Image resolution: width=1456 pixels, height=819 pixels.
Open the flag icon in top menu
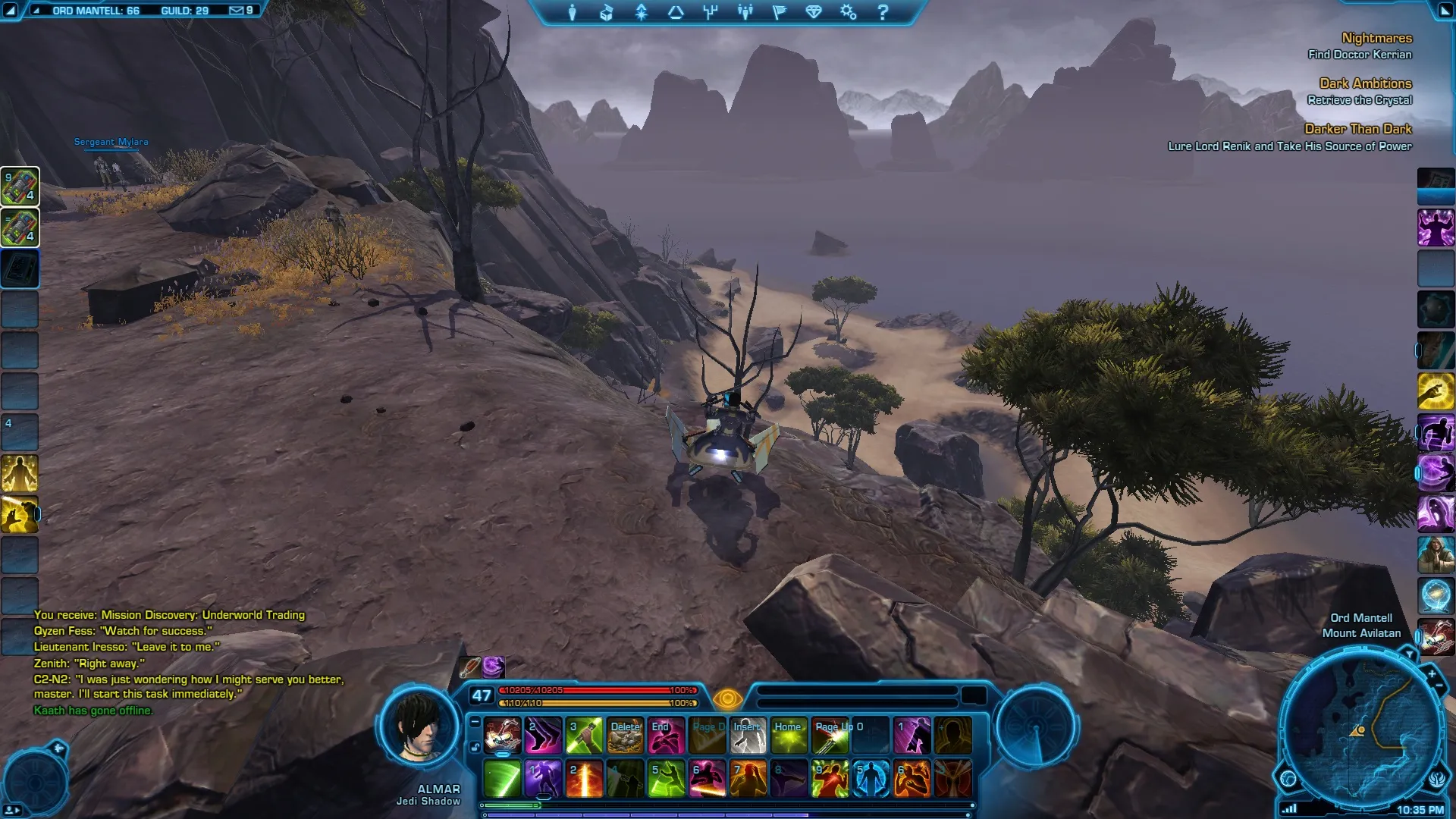pyautogui.click(x=779, y=12)
